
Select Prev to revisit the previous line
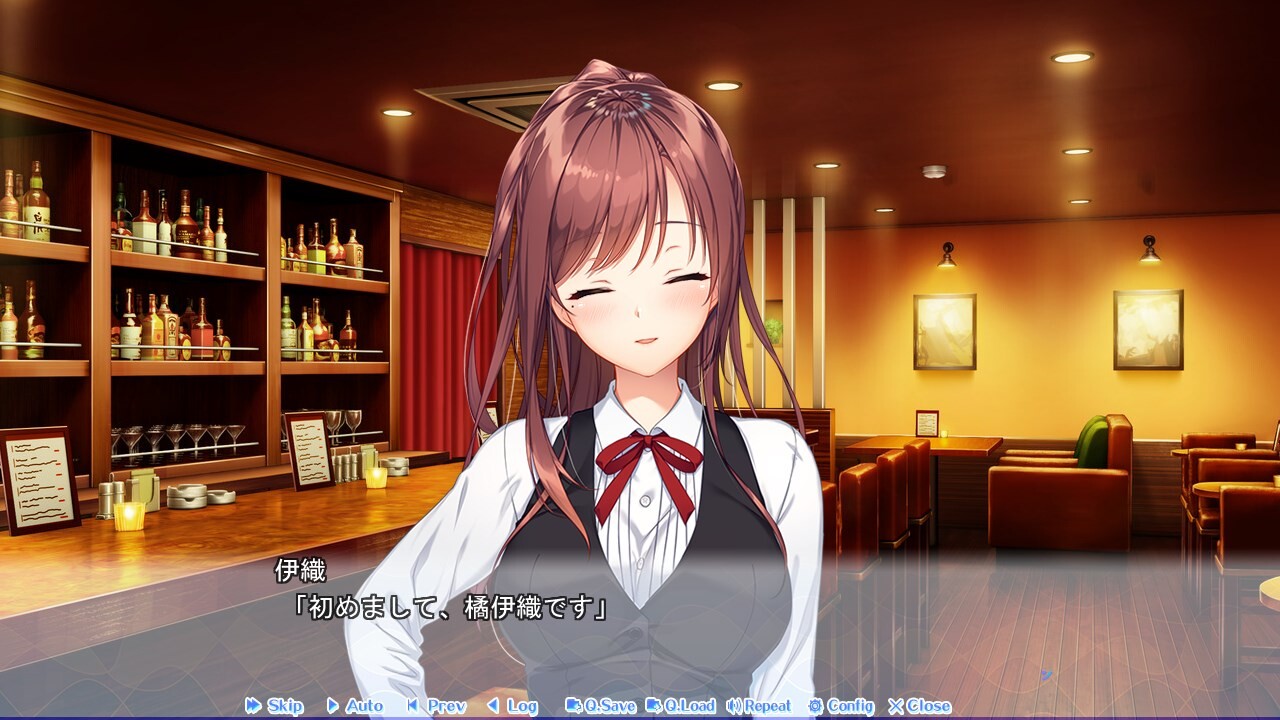437,706
